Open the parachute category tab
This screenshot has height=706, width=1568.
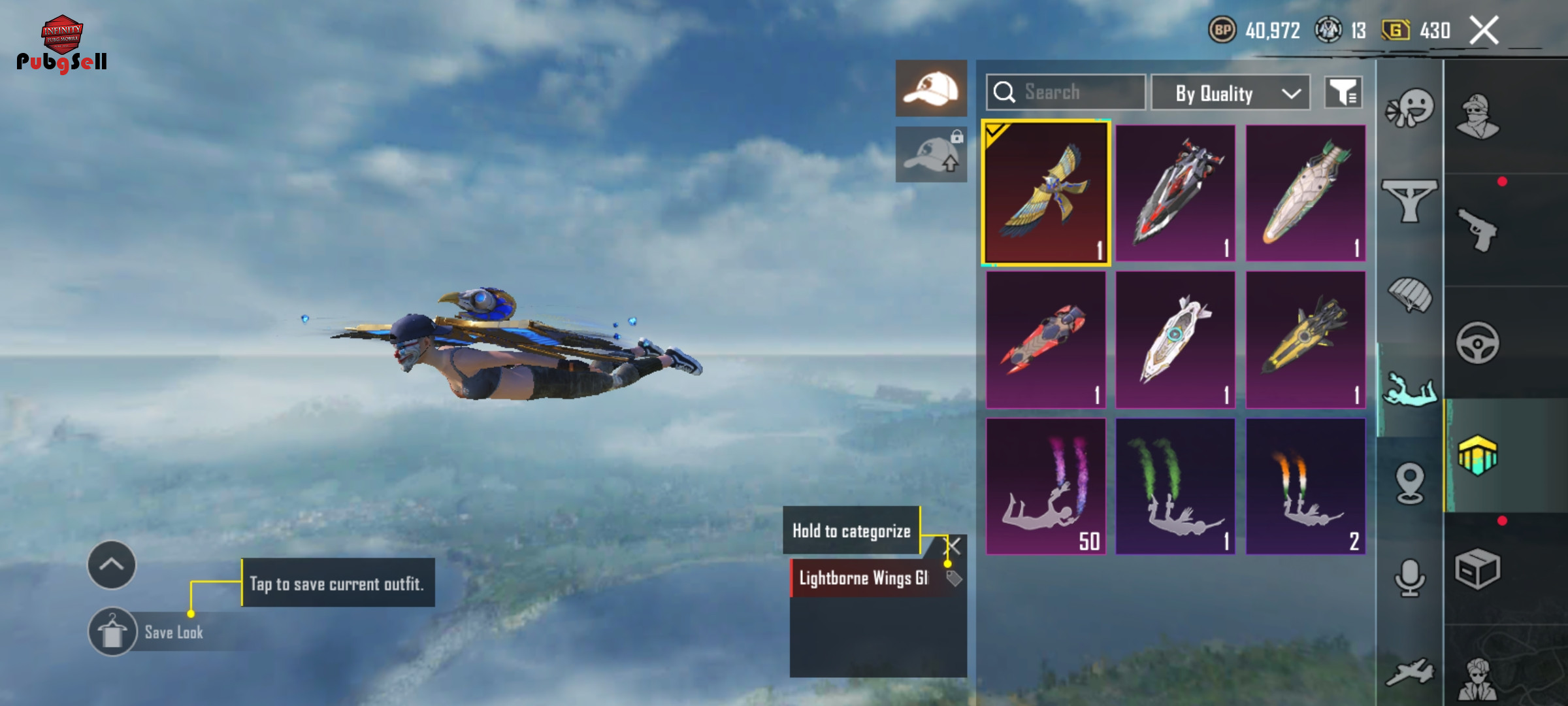point(1409,295)
